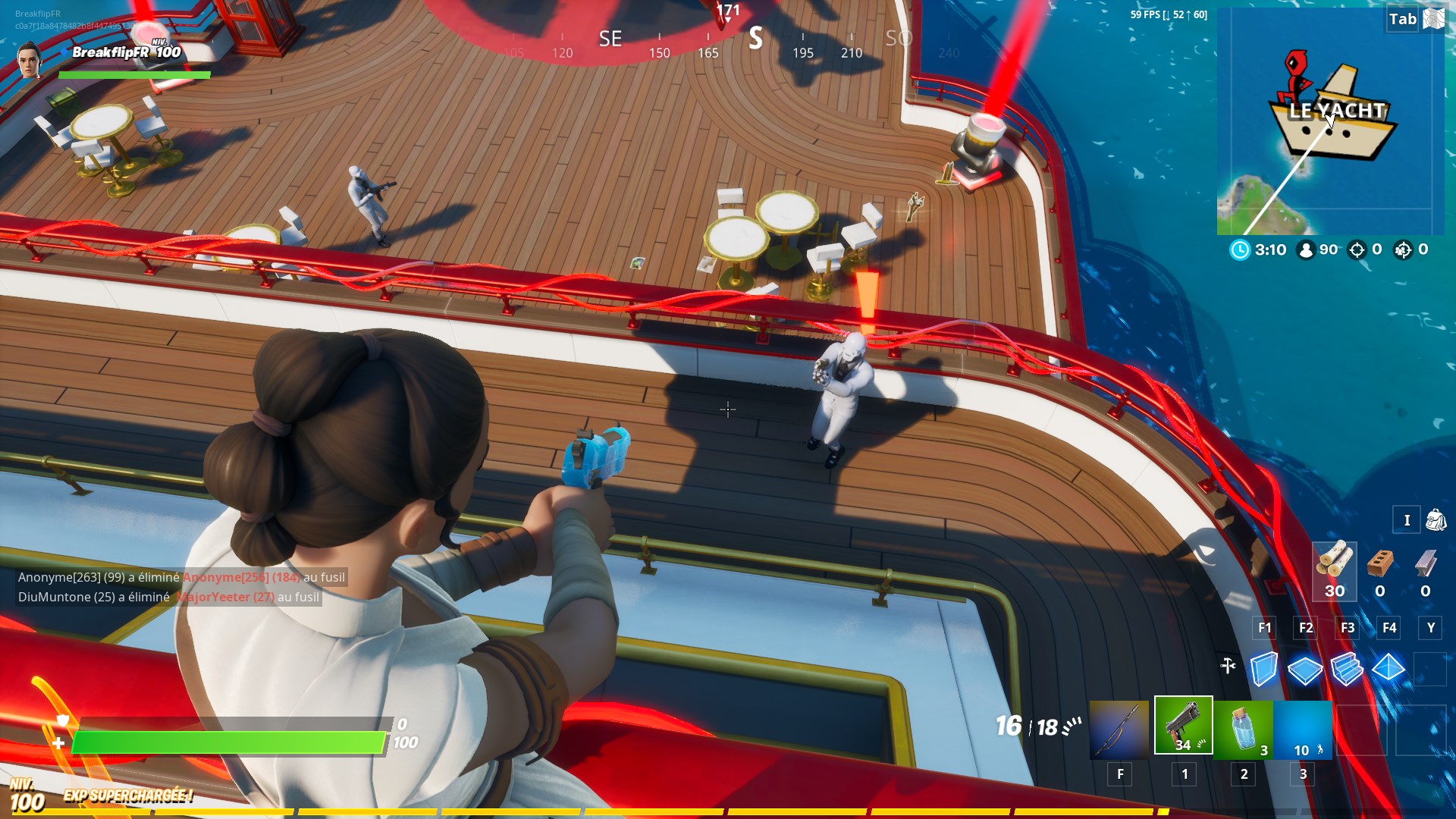The height and width of the screenshot is (819, 1456).
Task: Select the floor building piece
Action: tap(1305, 670)
